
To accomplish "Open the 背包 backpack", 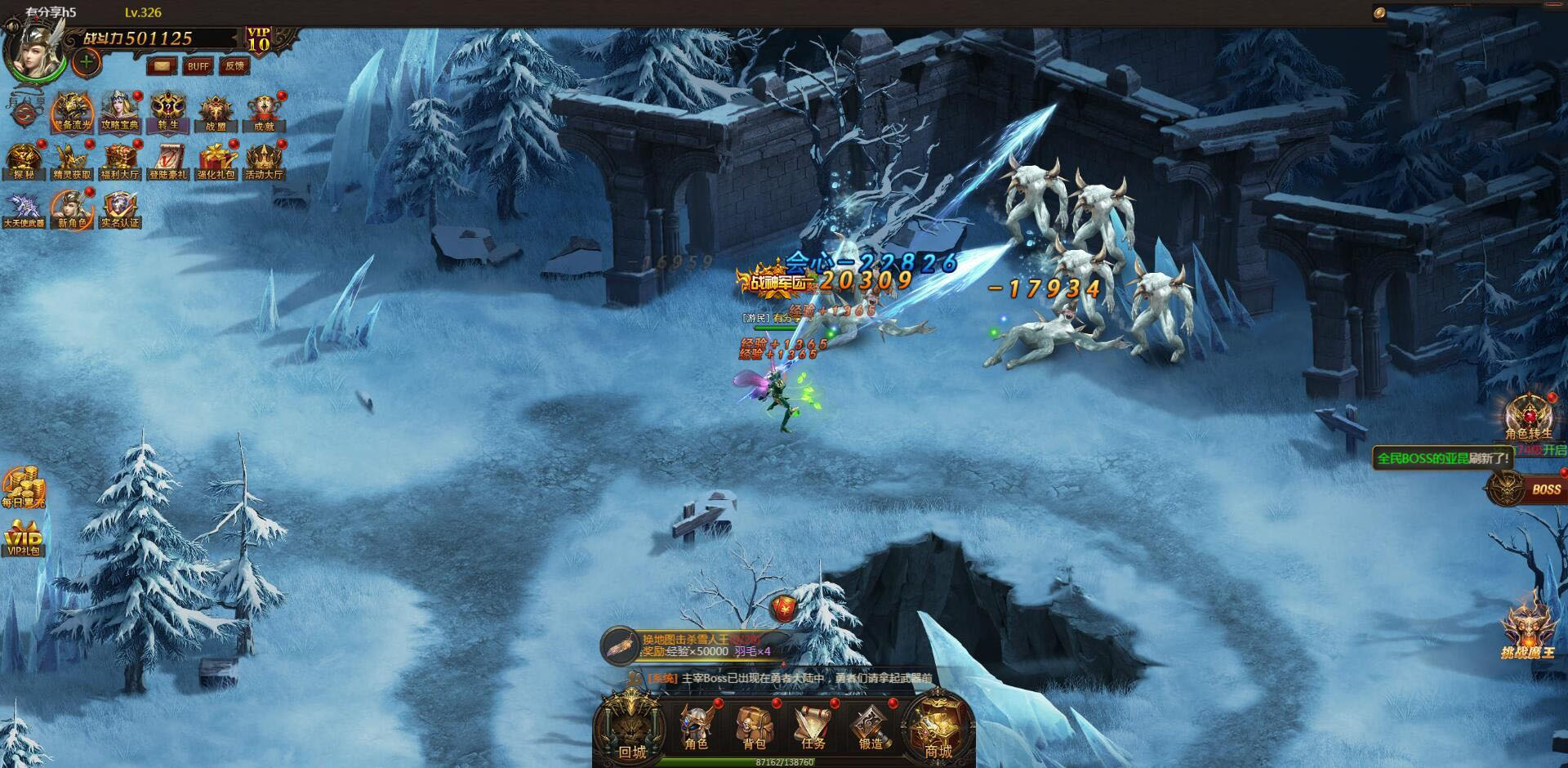I will 754,727.
